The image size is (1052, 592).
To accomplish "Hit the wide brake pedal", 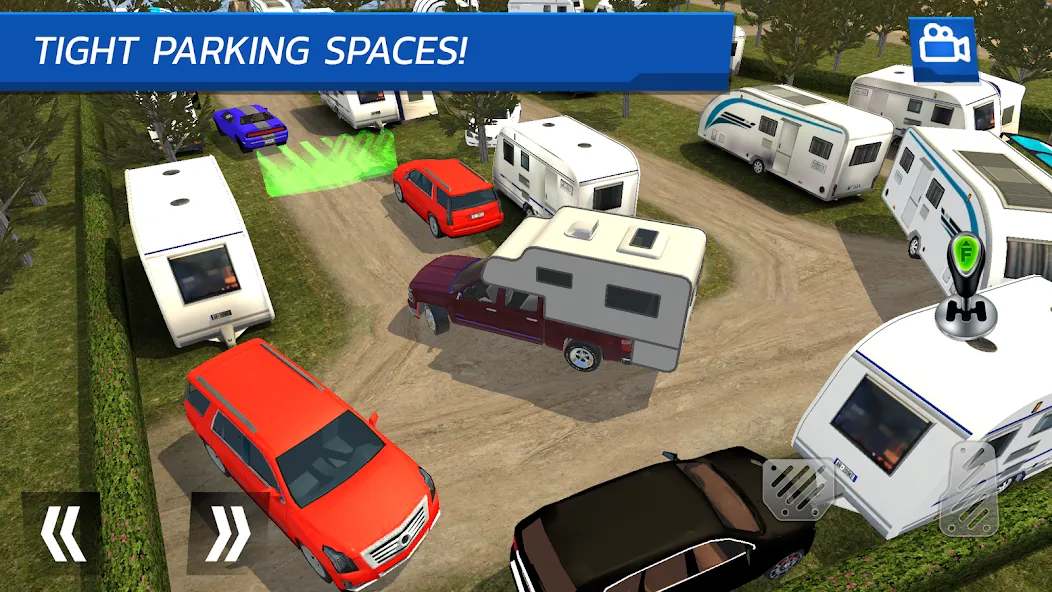I will click(x=798, y=490).
